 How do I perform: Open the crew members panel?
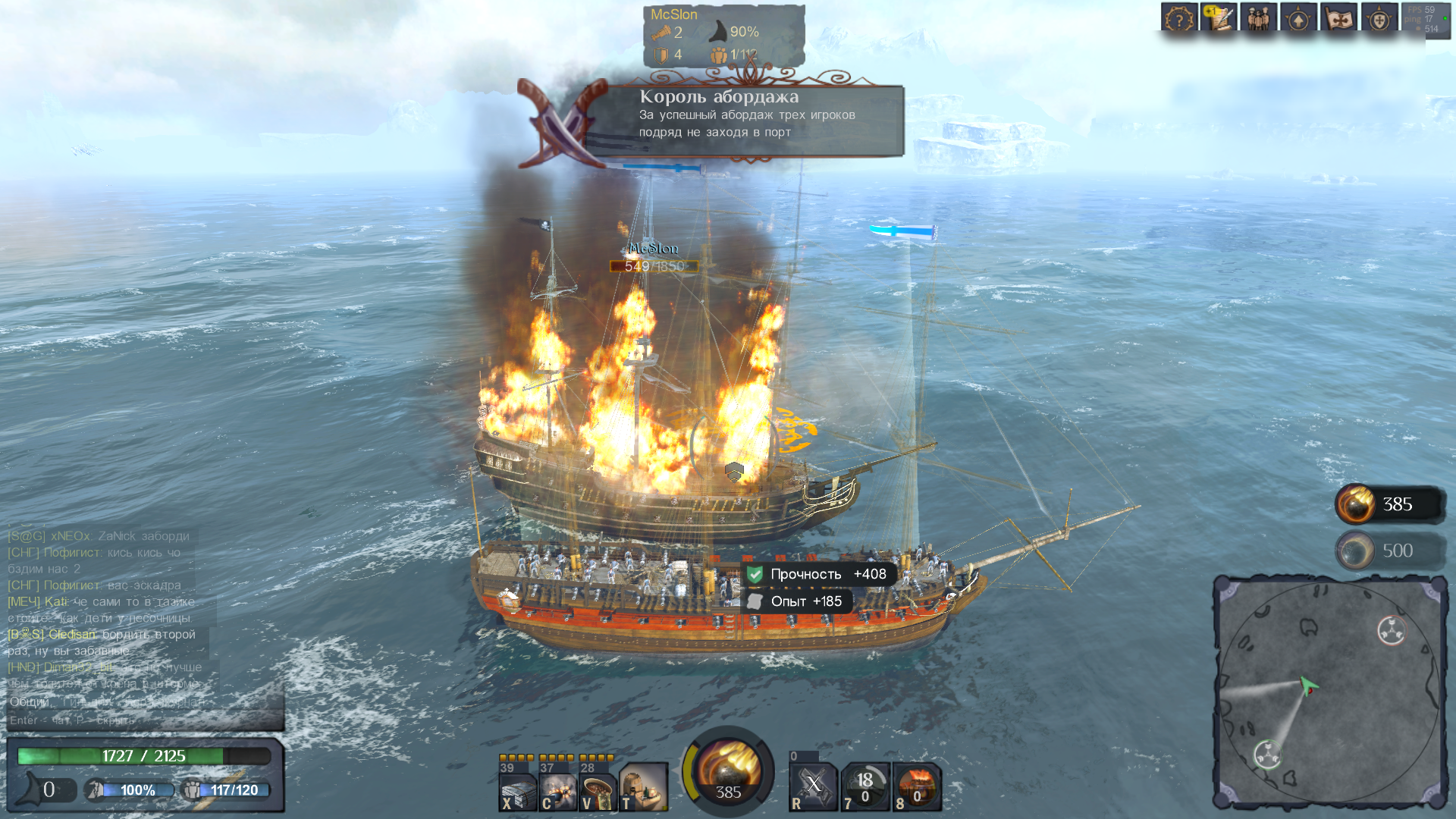coord(1258,18)
